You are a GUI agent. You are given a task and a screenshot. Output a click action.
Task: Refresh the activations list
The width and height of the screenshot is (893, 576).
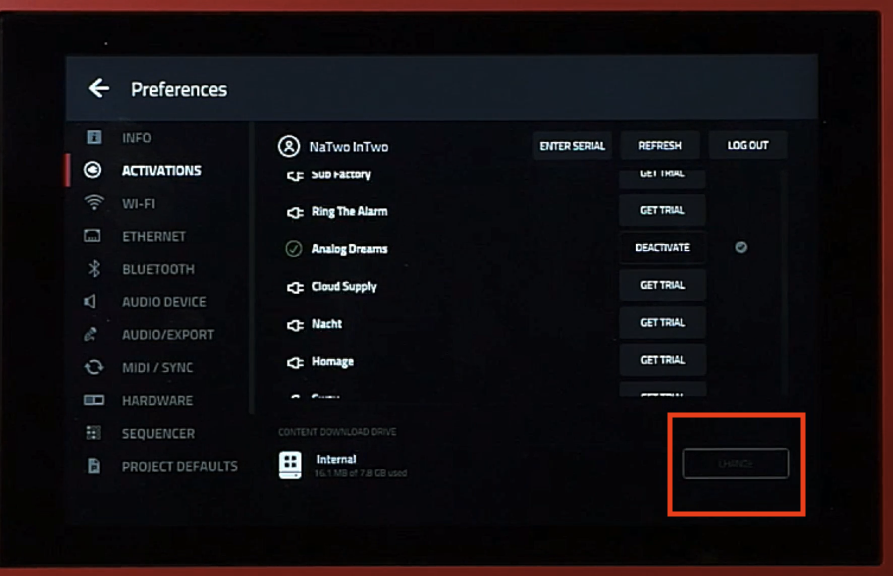tap(660, 146)
